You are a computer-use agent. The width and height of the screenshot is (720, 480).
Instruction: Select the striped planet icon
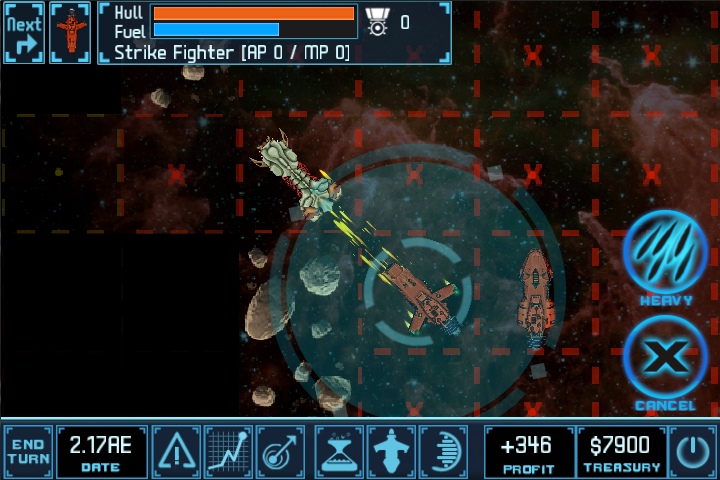pyautogui.click(x=442, y=451)
